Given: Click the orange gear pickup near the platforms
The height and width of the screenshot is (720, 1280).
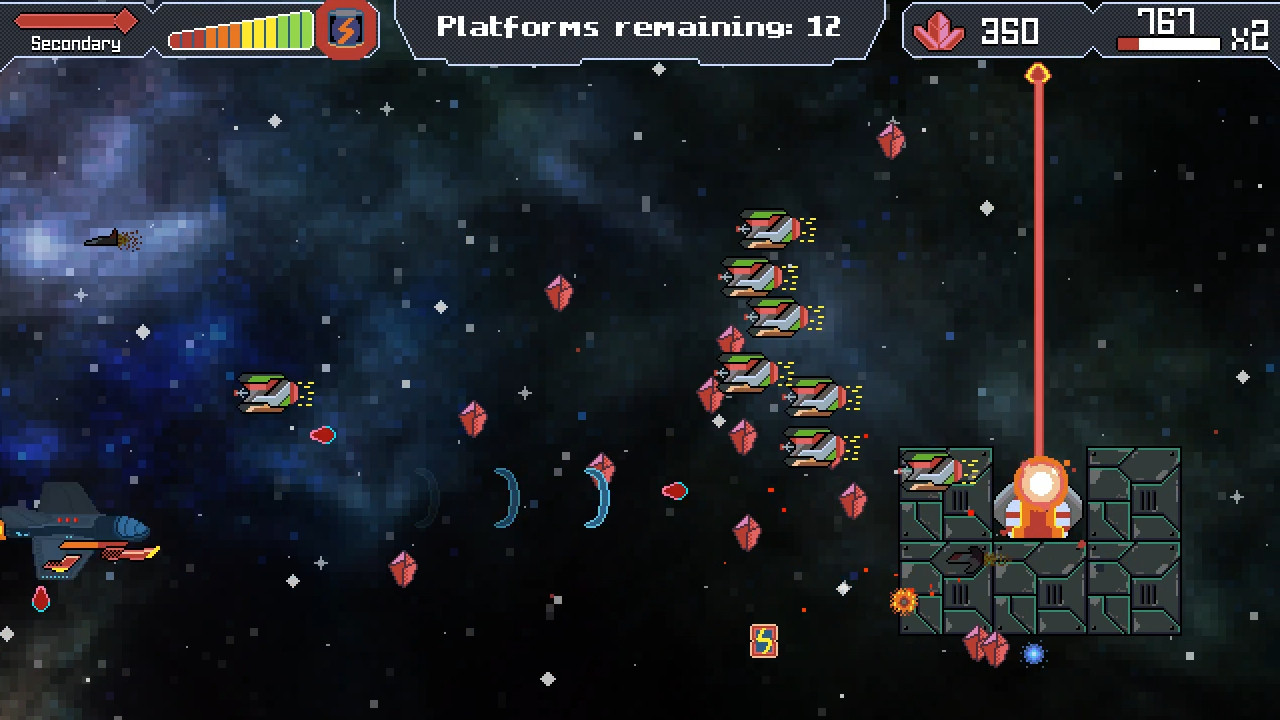Looking at the screenshot, I should pos(903,600).
